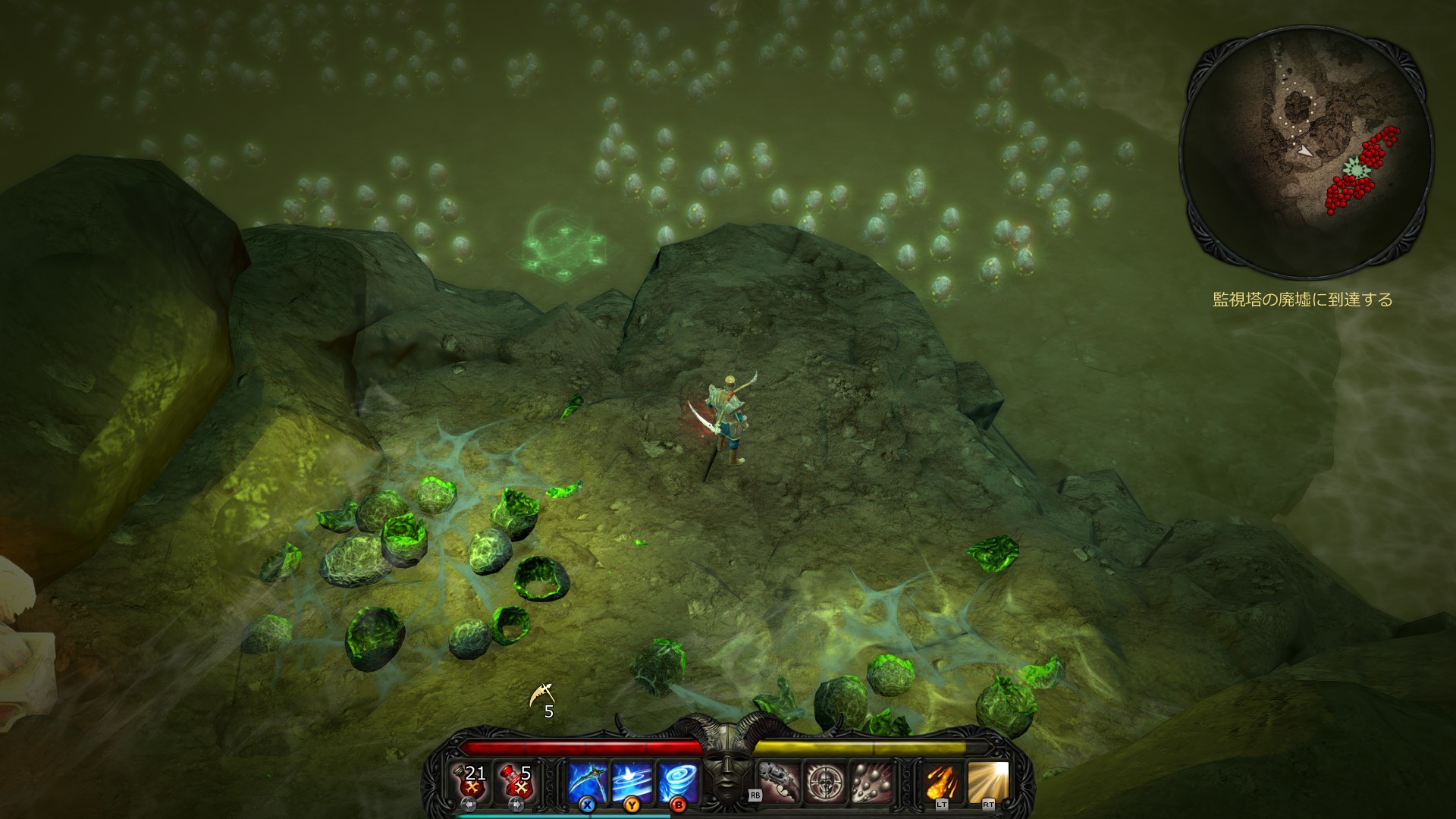Use the red potion with 5 charges
This screenshot has width=1456, height=819.
pos(518,782)
